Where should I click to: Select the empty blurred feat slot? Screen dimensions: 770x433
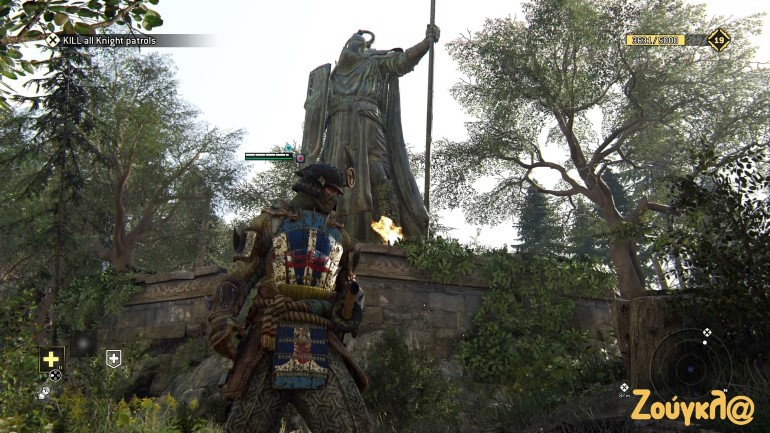tap(83, 346)
